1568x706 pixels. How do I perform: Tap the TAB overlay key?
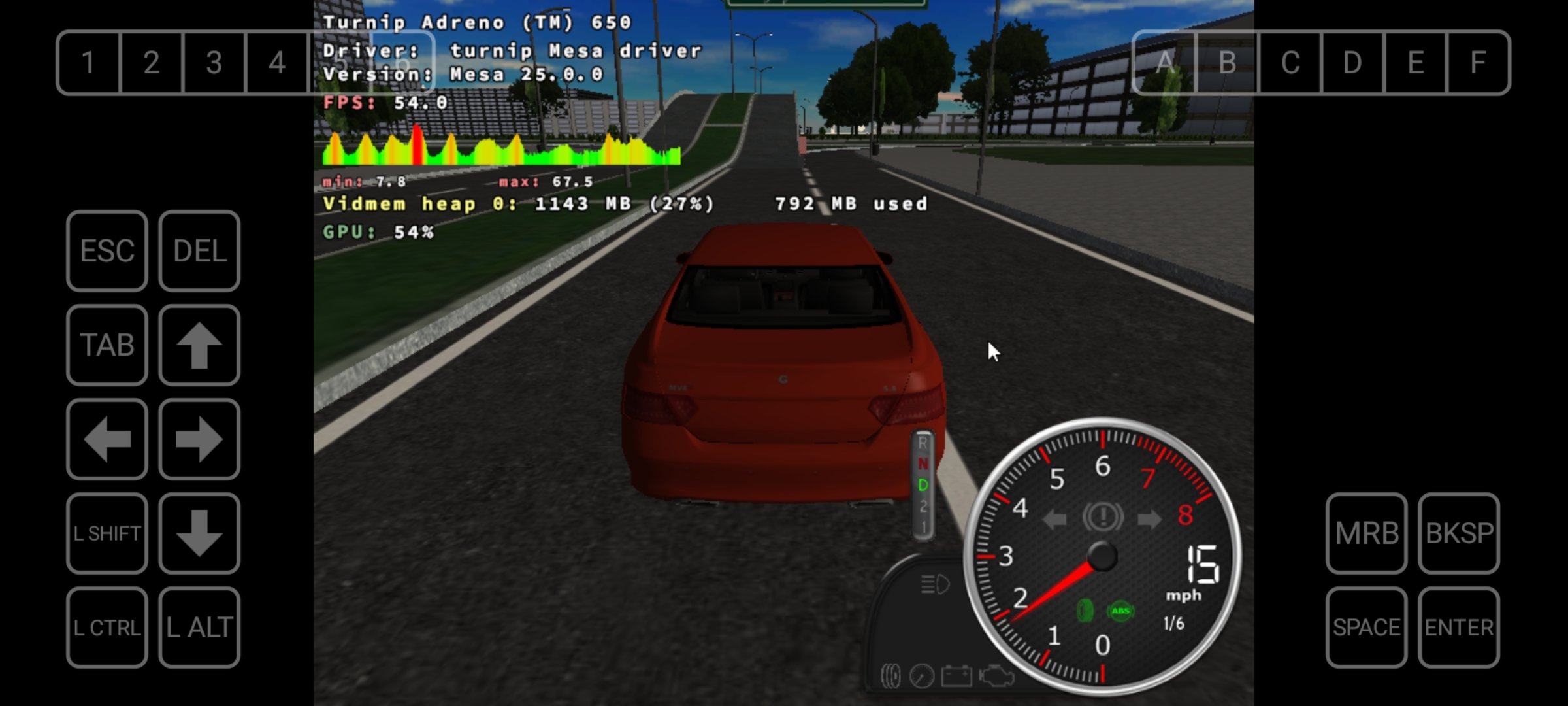107,345
